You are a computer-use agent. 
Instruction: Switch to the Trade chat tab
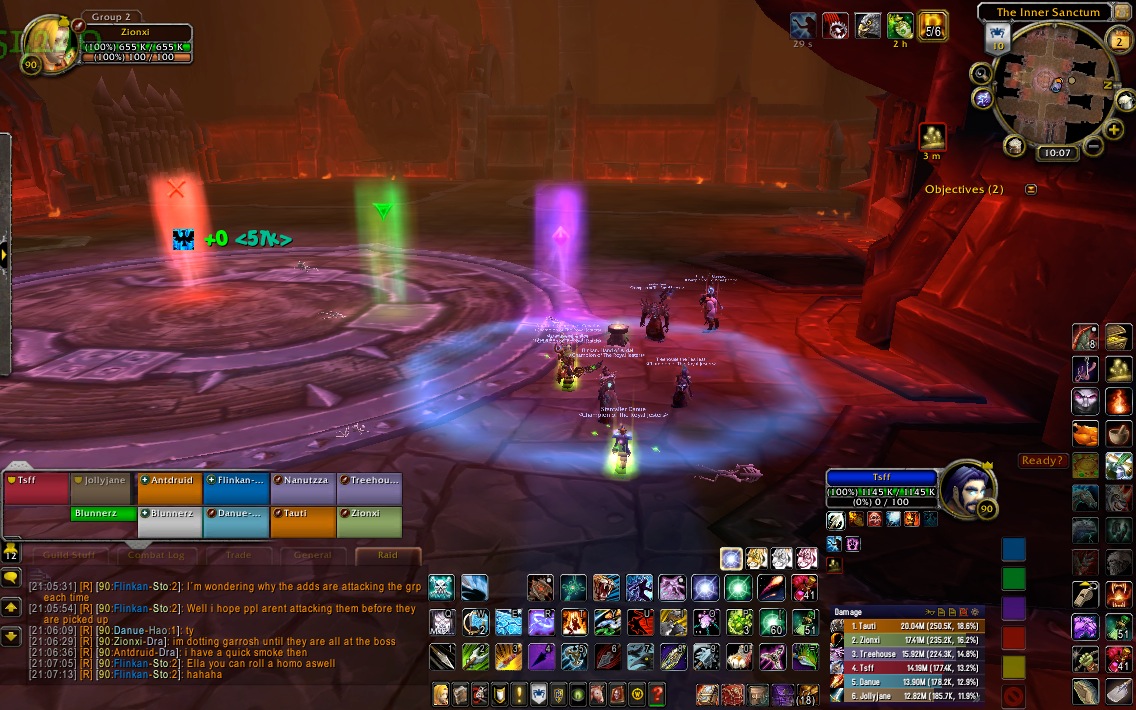[238, 555]
